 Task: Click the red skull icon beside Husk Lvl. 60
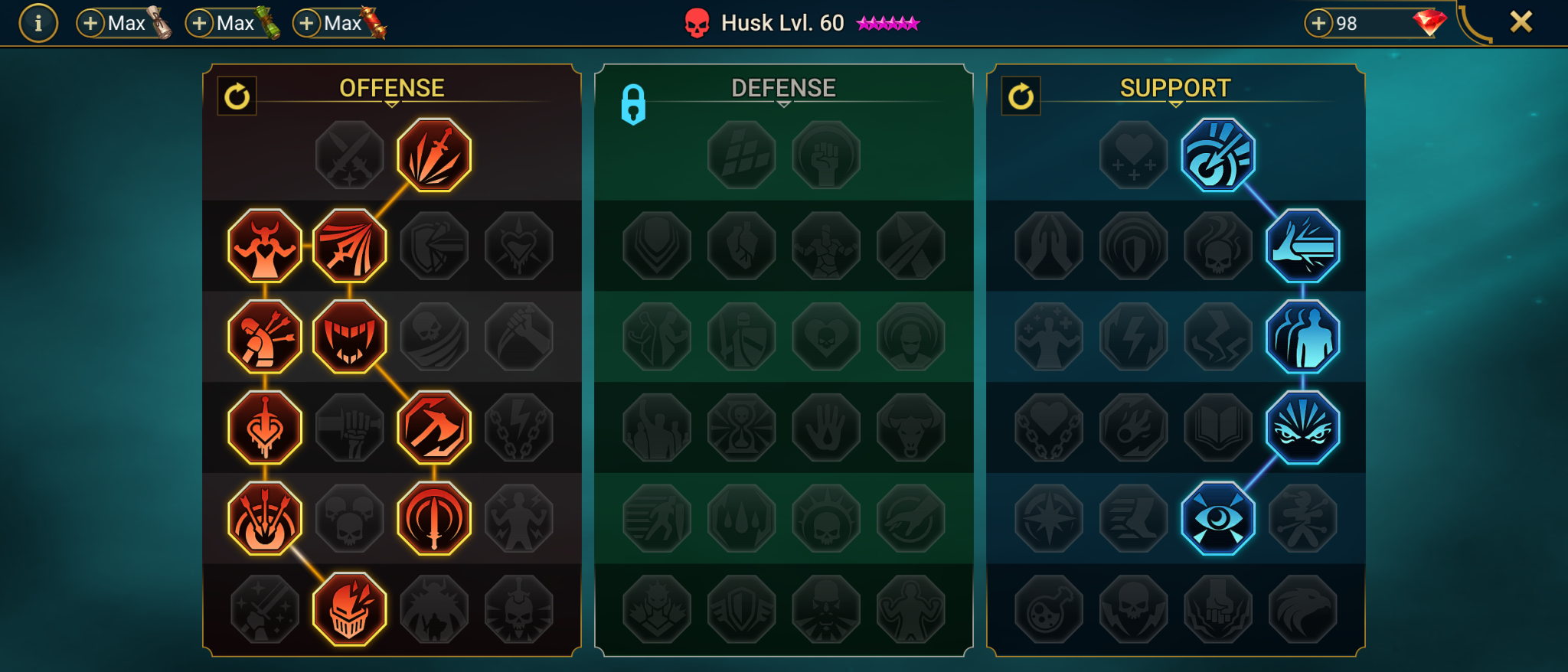pos(698,23)
